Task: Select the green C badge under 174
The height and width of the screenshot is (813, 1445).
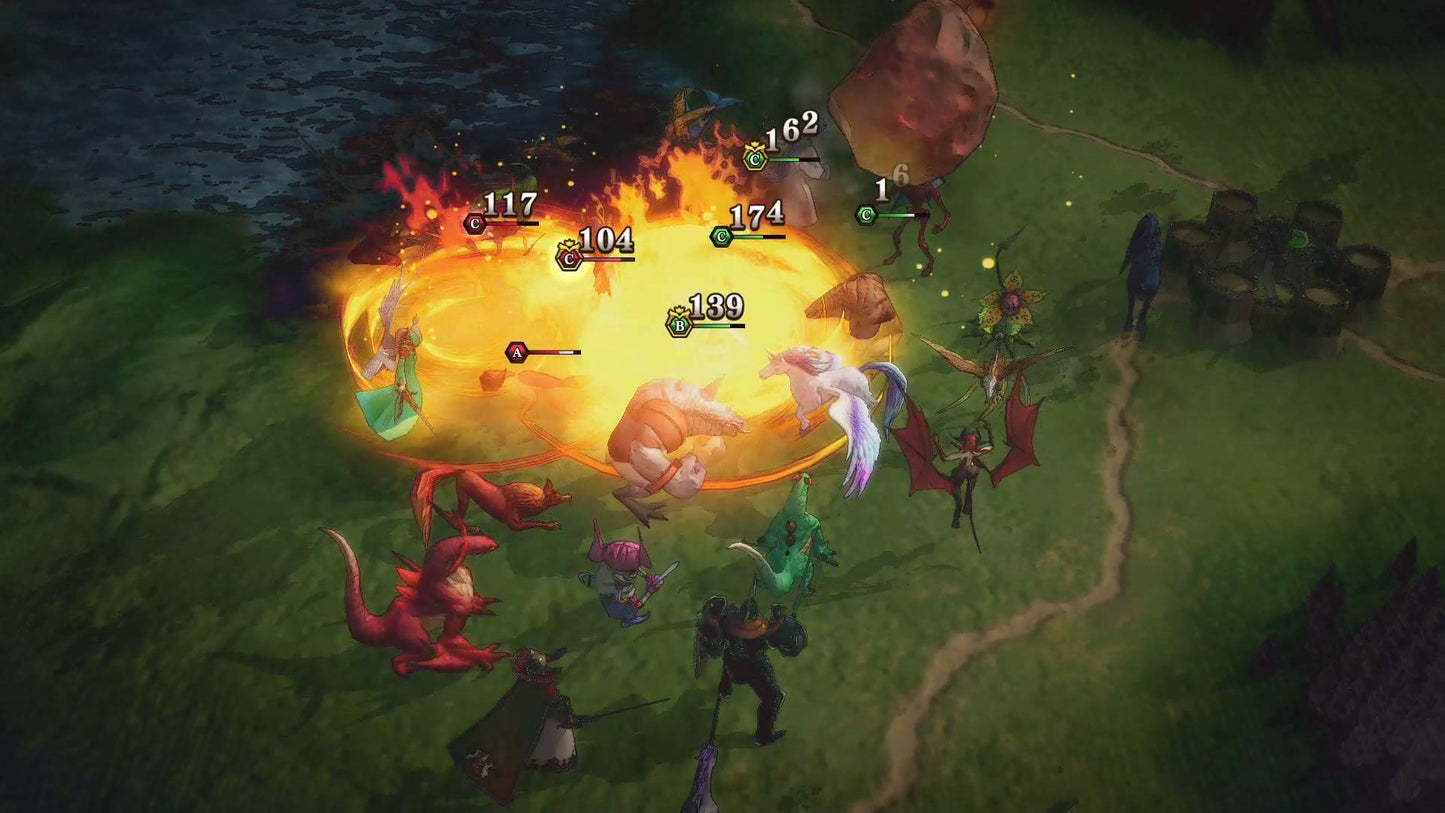Action: click(719, 237)
